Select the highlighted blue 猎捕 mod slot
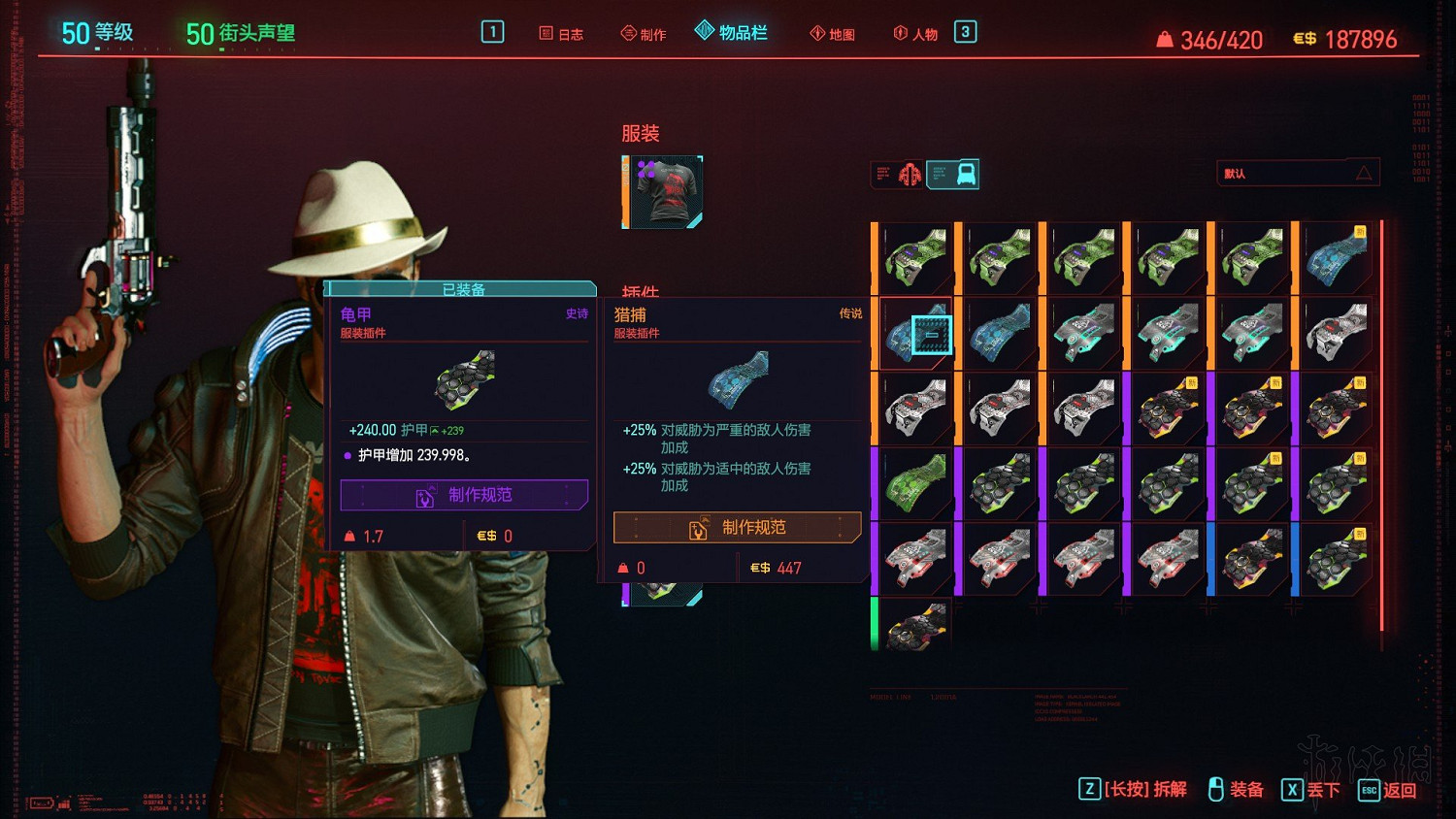This screenshot has width=1456, height=819. pyautogui.click(x=916, y=334)
